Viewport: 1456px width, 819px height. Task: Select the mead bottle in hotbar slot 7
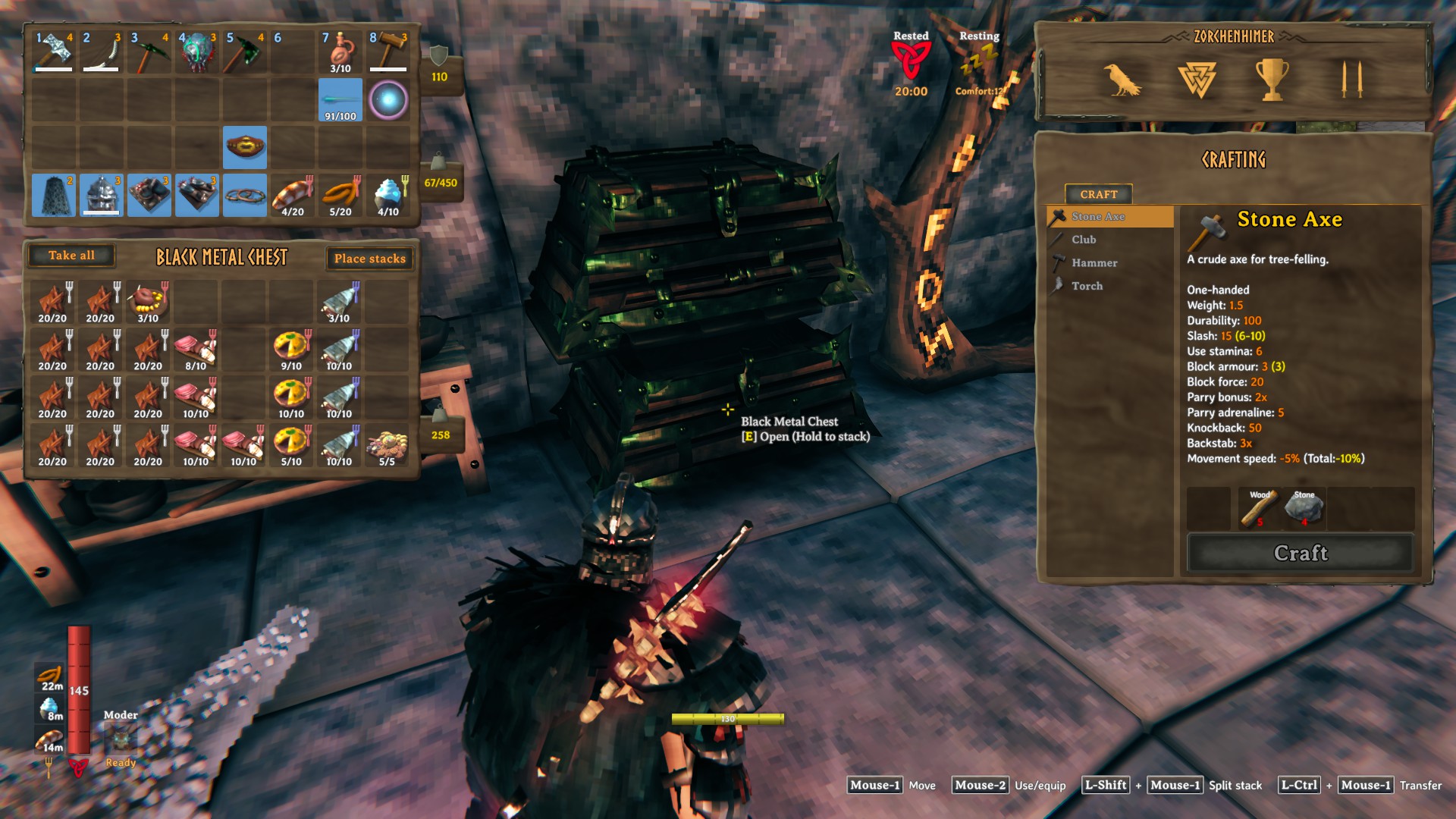click(340, 52)
